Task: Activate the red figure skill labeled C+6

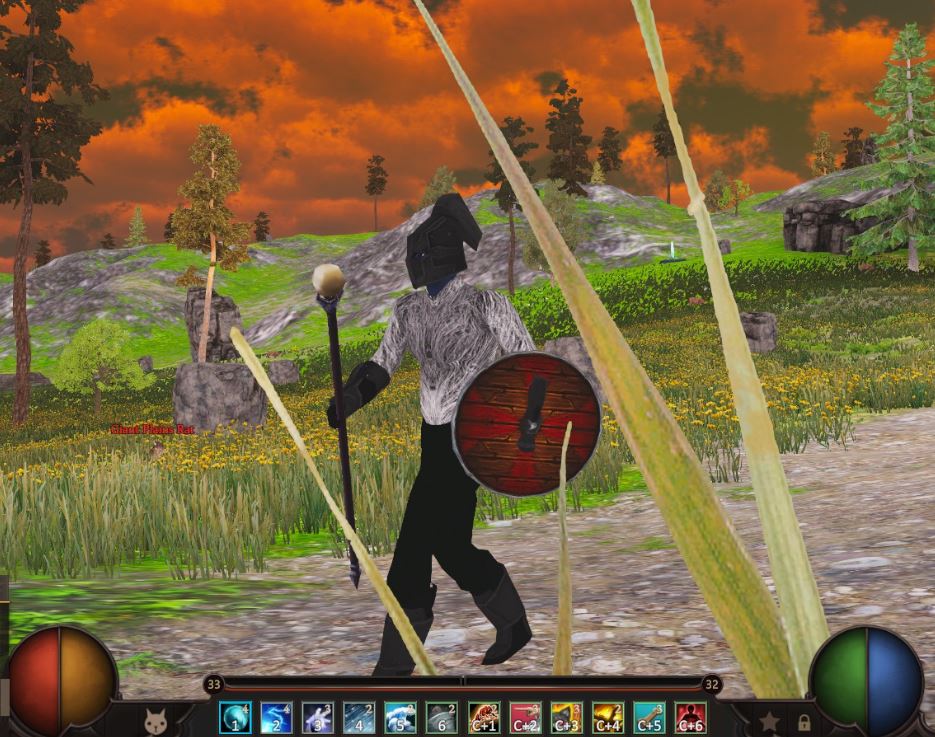Action: coord(690,717)
